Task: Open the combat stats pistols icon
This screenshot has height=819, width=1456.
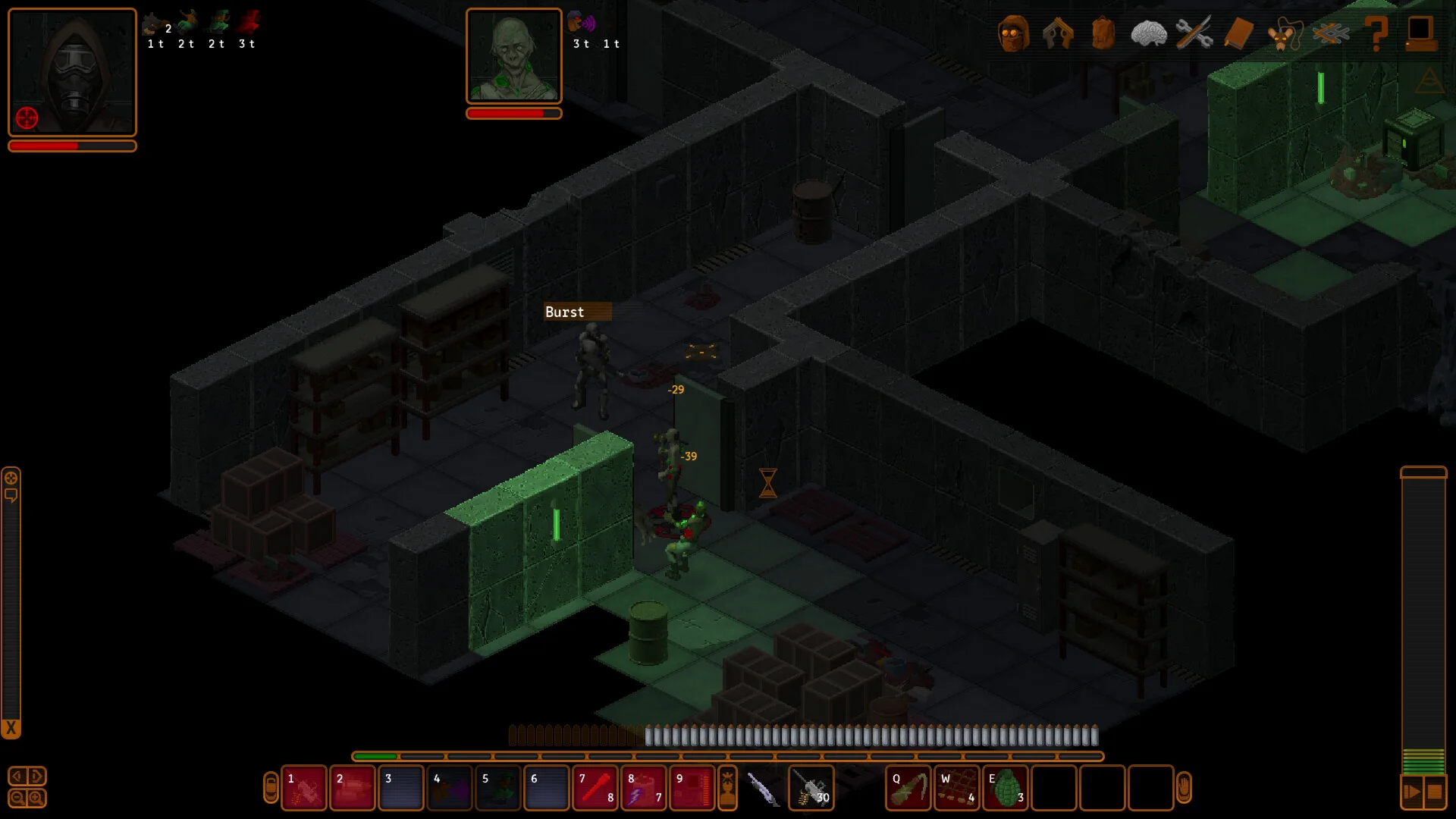Action: pos(1058,33)
